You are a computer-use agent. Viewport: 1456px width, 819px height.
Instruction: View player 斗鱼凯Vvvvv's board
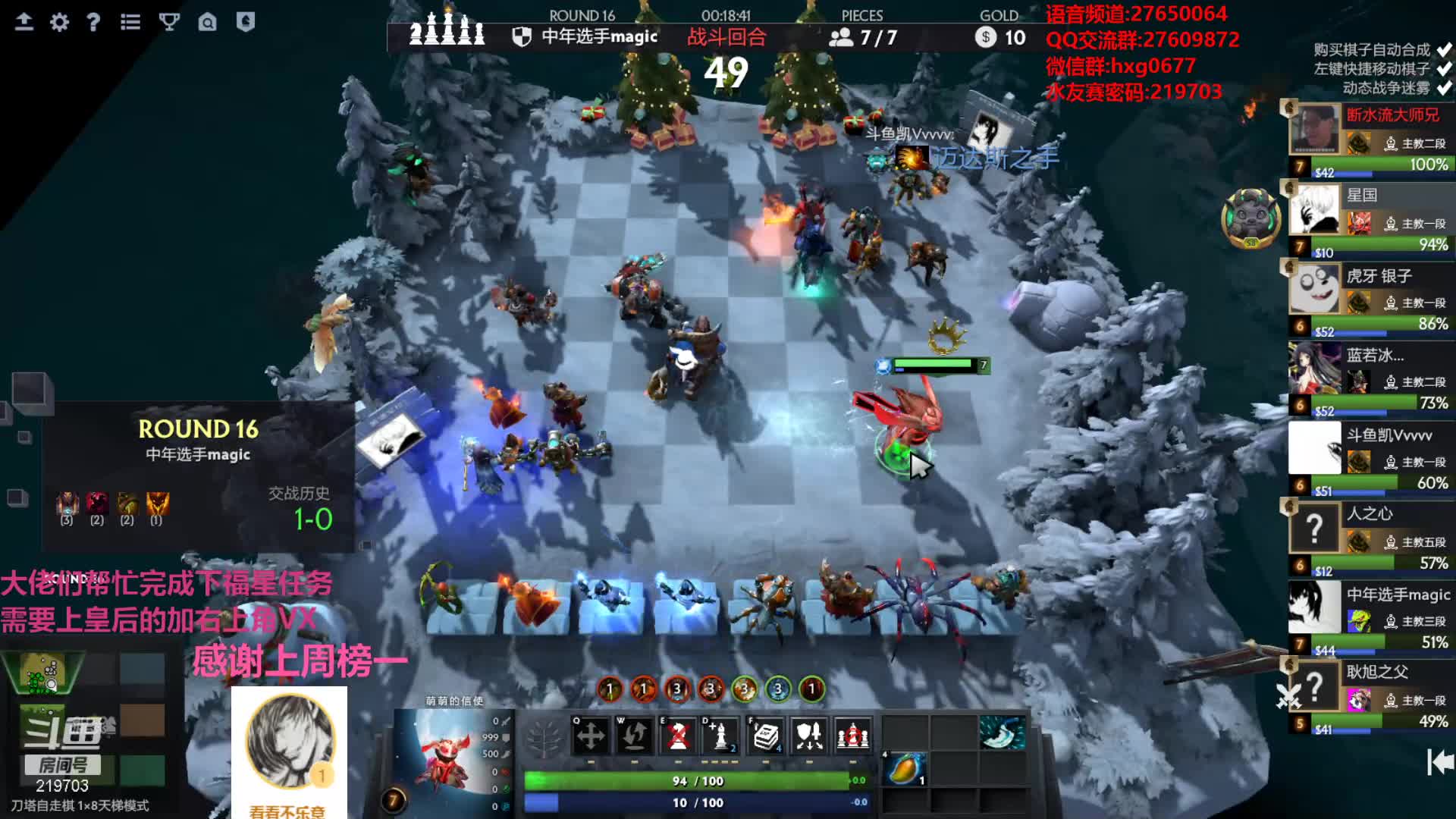[x=1371, y=460]
